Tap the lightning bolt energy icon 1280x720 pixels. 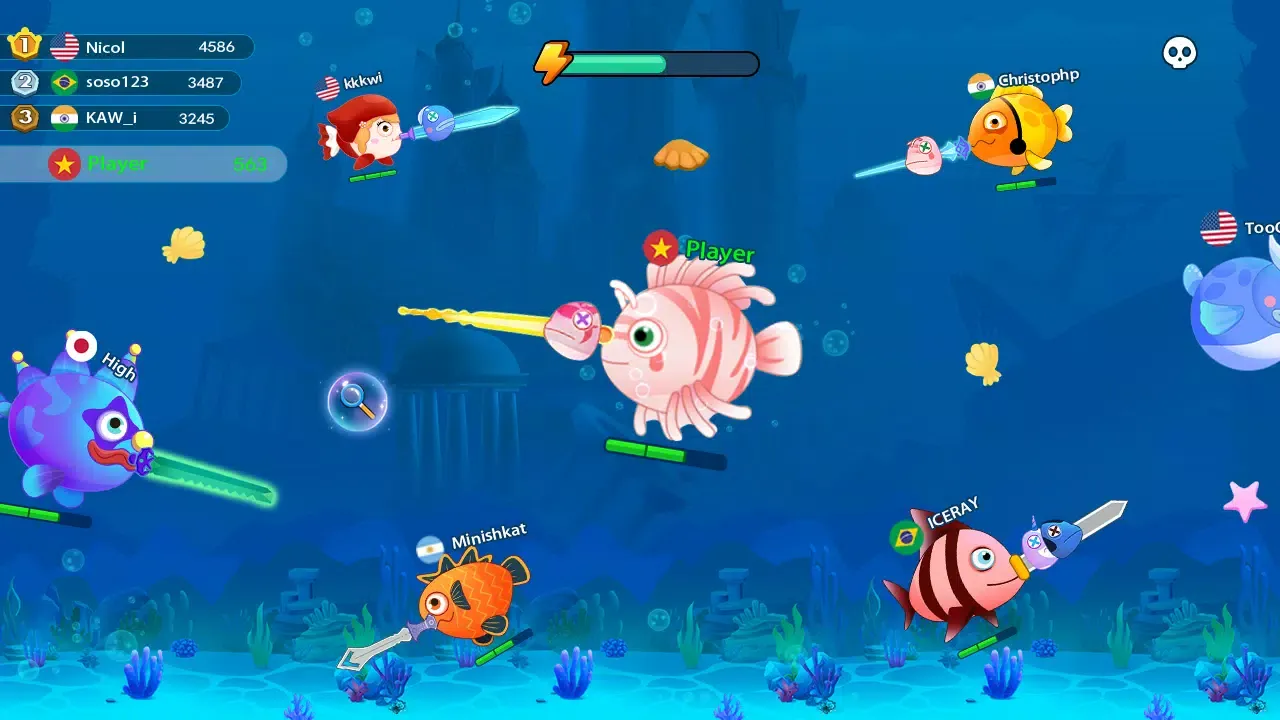pos(553,60)
